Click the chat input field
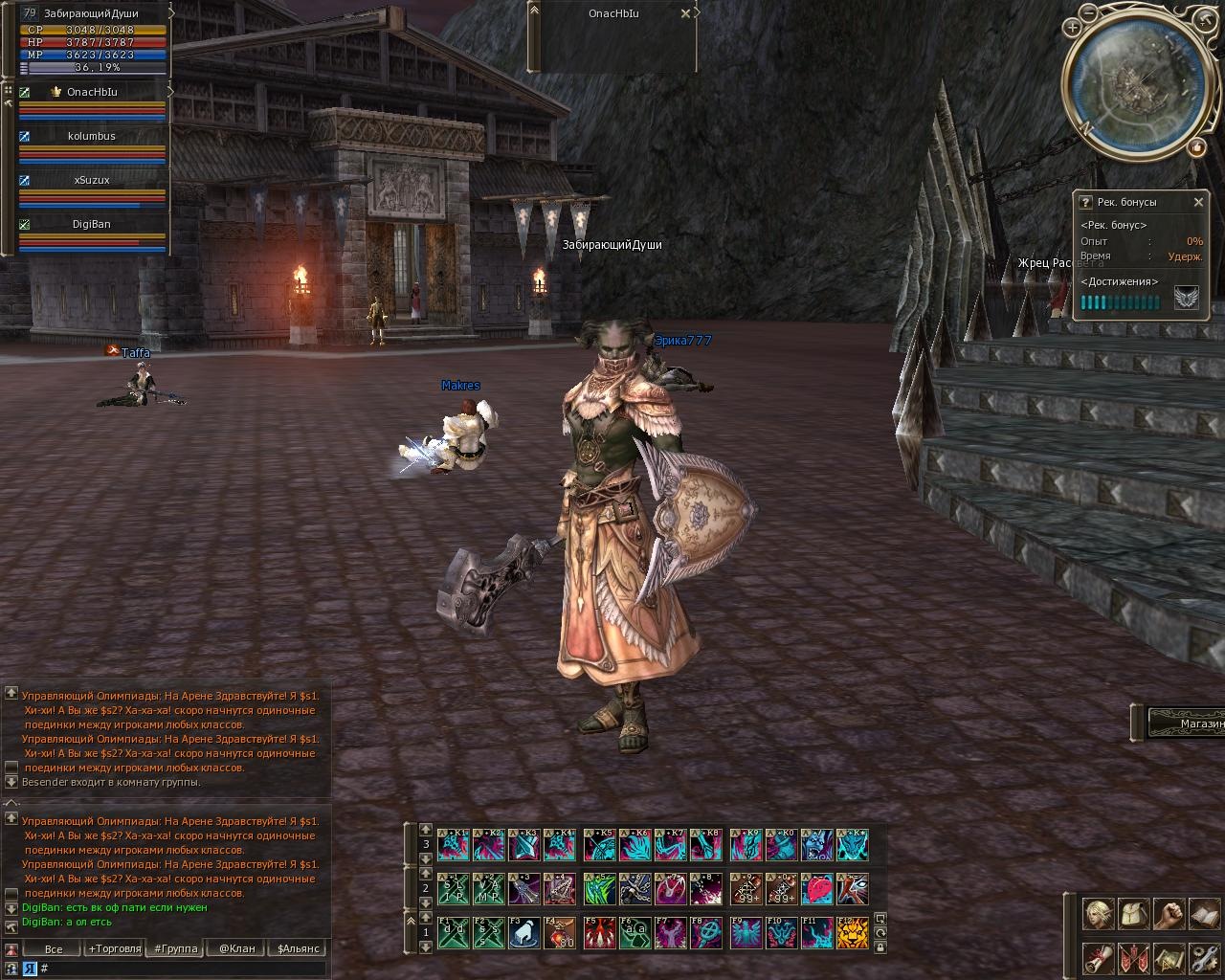Viewport: 1225px width, 980px height. point(182,969)
